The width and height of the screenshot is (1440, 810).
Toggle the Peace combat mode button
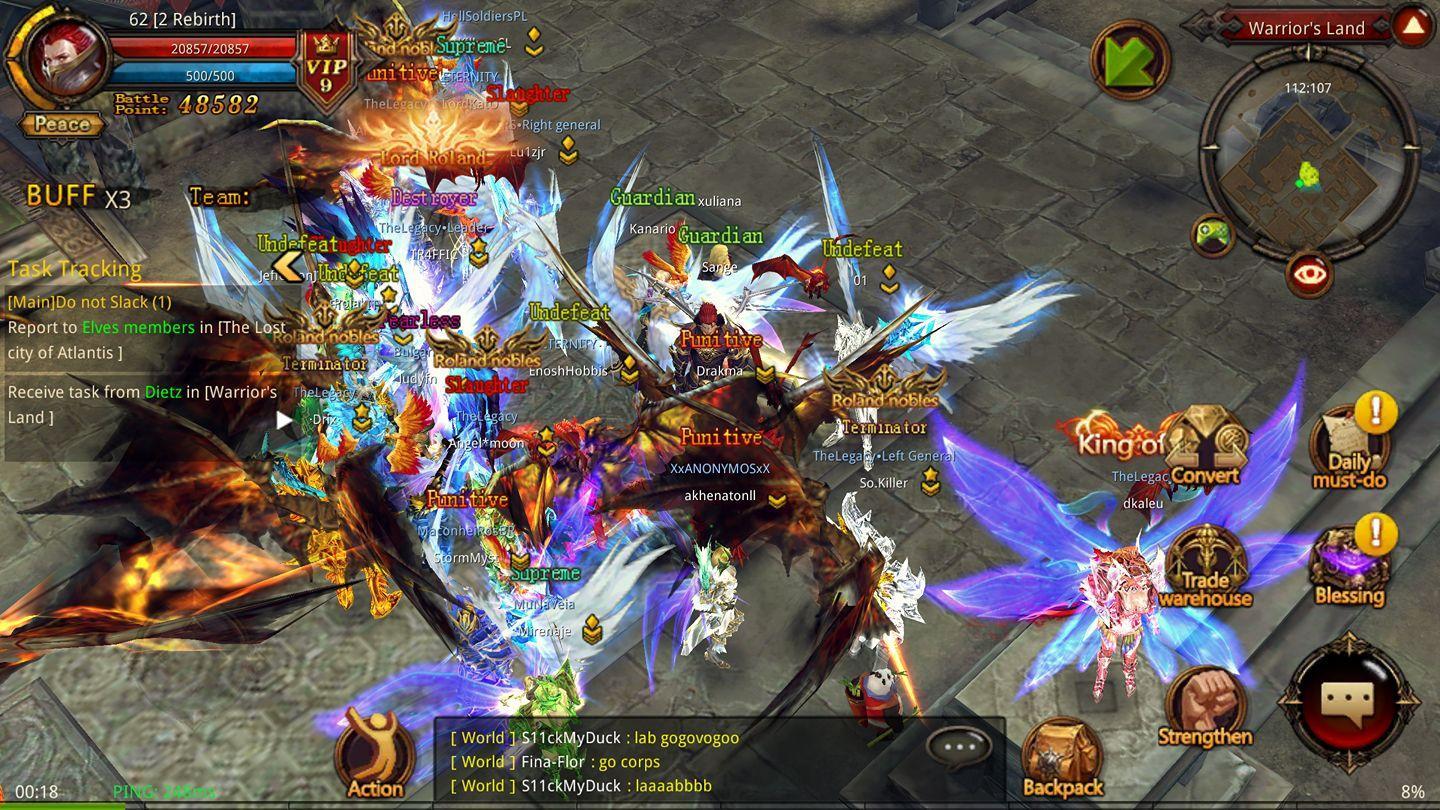62,125
